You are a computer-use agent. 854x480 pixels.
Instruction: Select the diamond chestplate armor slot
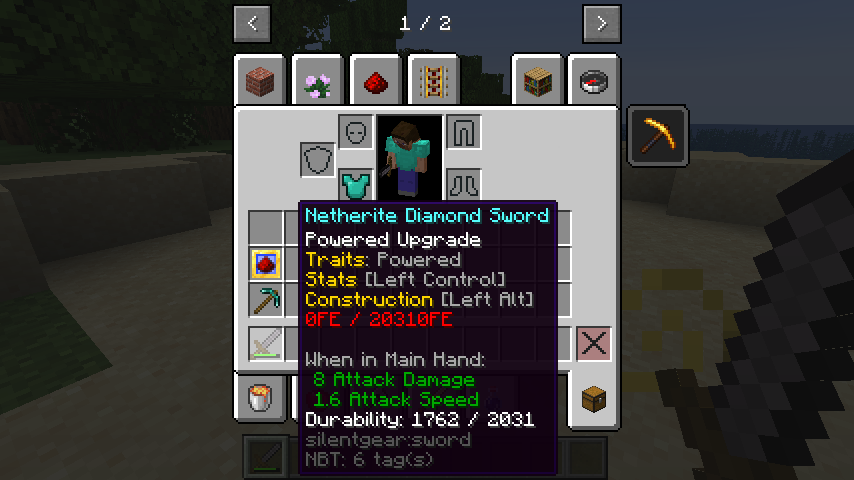pyautogui.click(x=355, y=184)
